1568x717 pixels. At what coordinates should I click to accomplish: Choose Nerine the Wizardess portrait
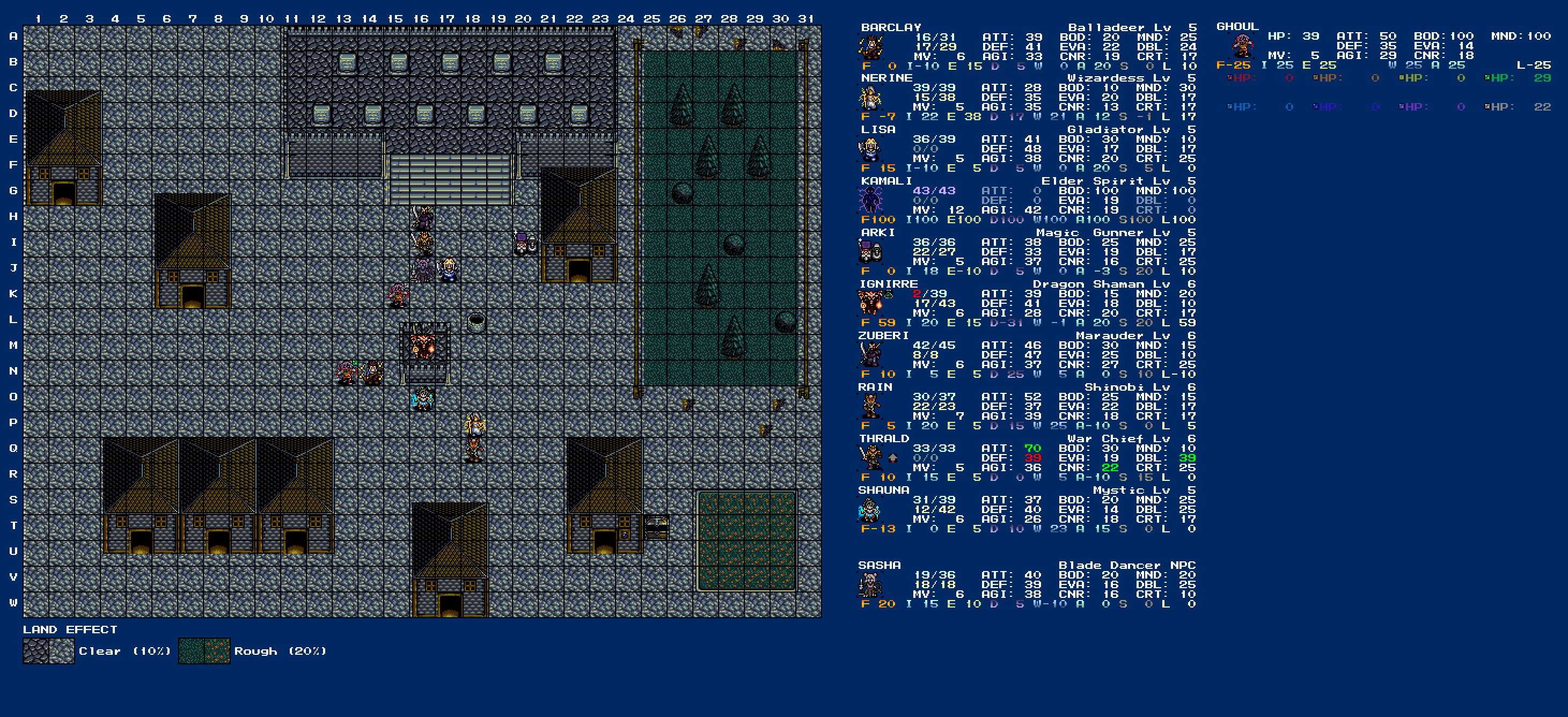tap(870, 98)
